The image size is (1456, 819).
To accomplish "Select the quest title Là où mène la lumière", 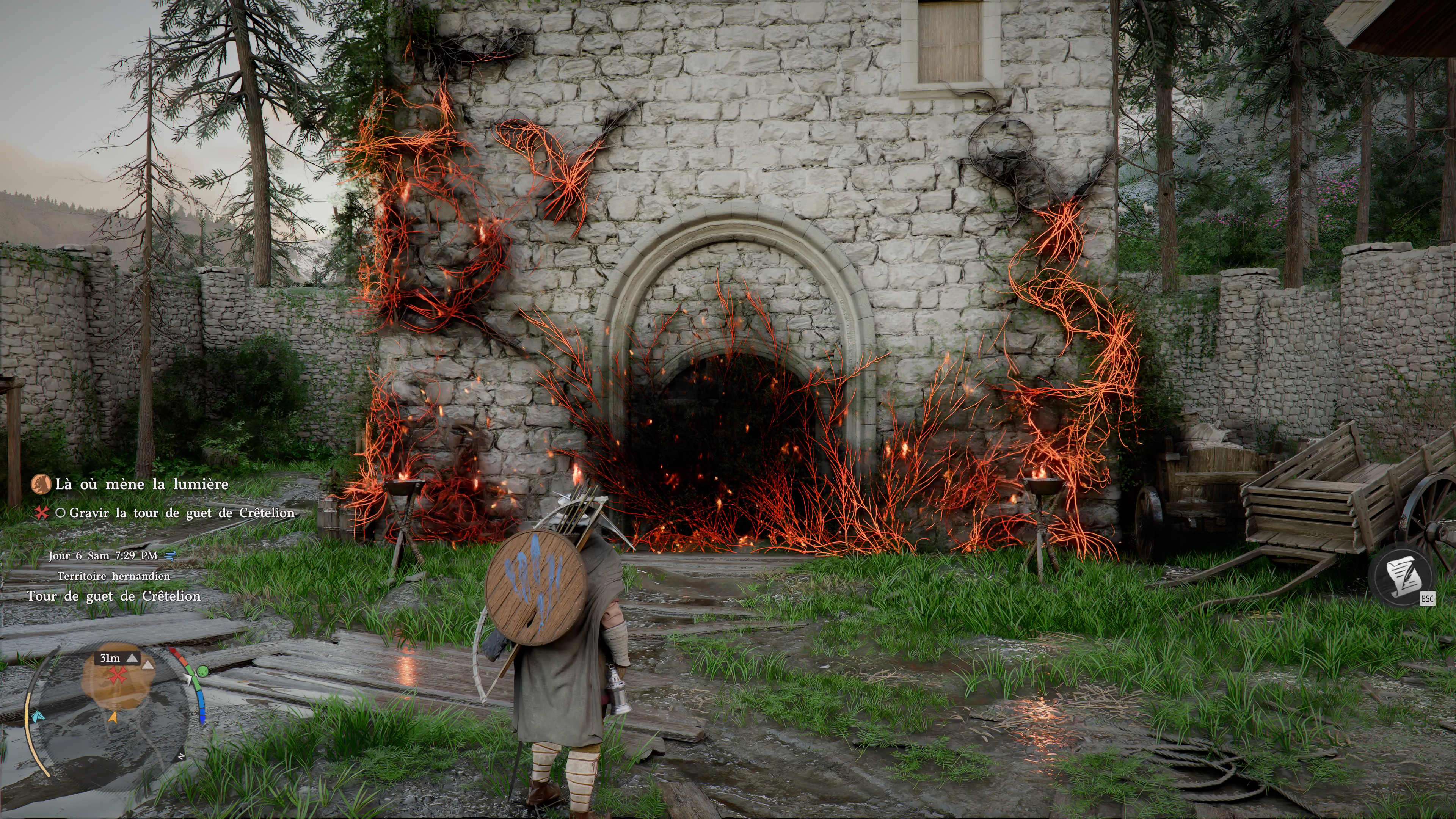I will (141, 485).
